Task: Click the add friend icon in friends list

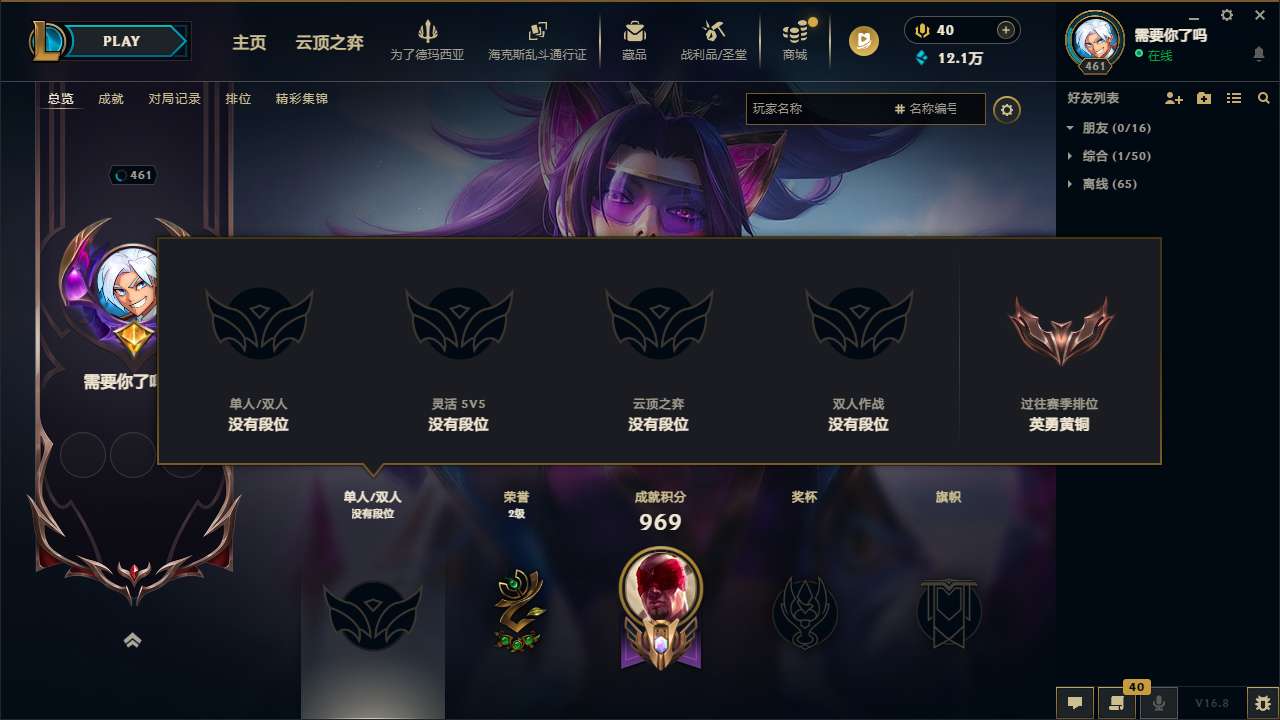Action: 1173,98
